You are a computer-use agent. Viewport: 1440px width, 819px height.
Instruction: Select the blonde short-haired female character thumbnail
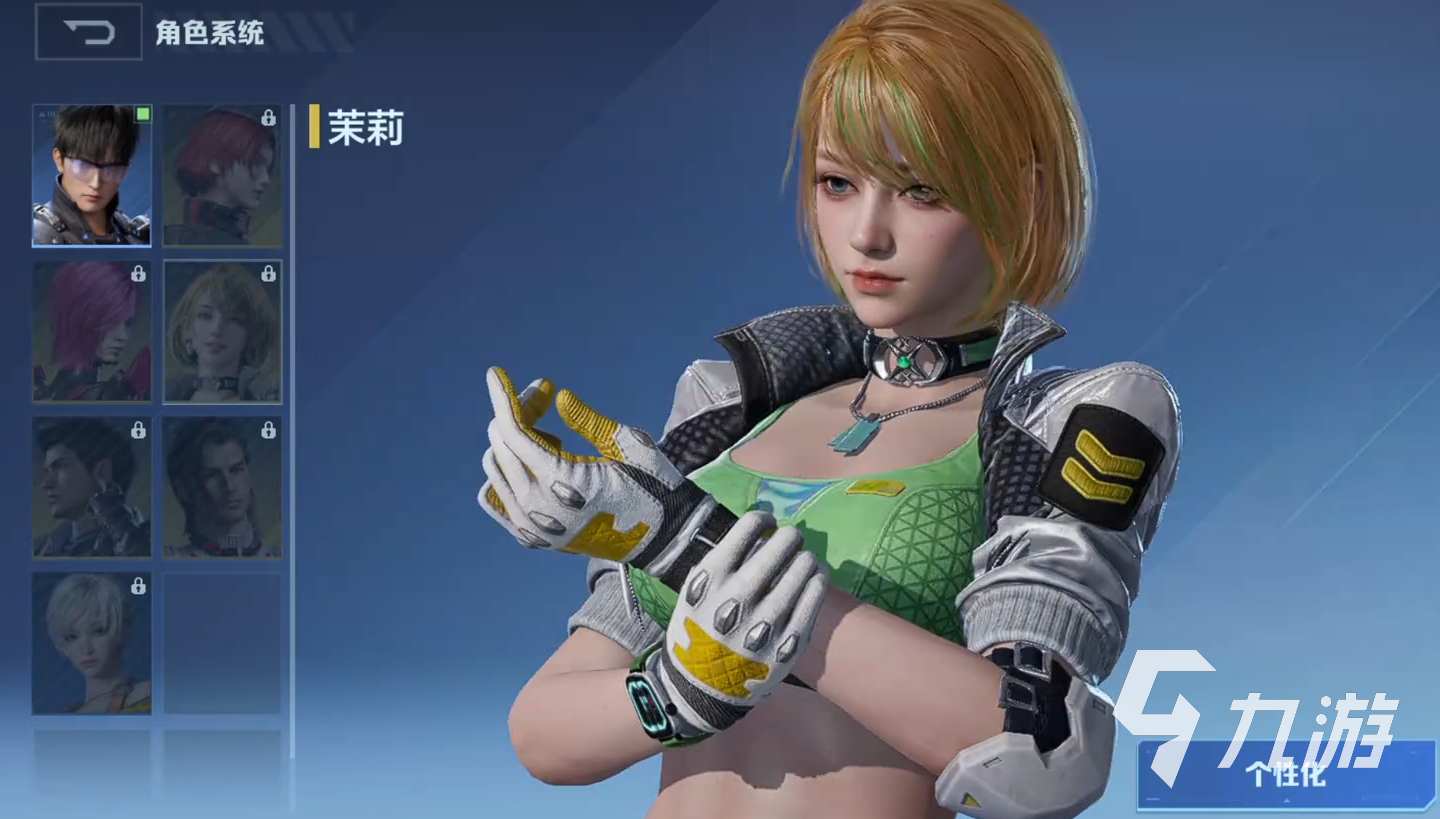tap(222, 330)
